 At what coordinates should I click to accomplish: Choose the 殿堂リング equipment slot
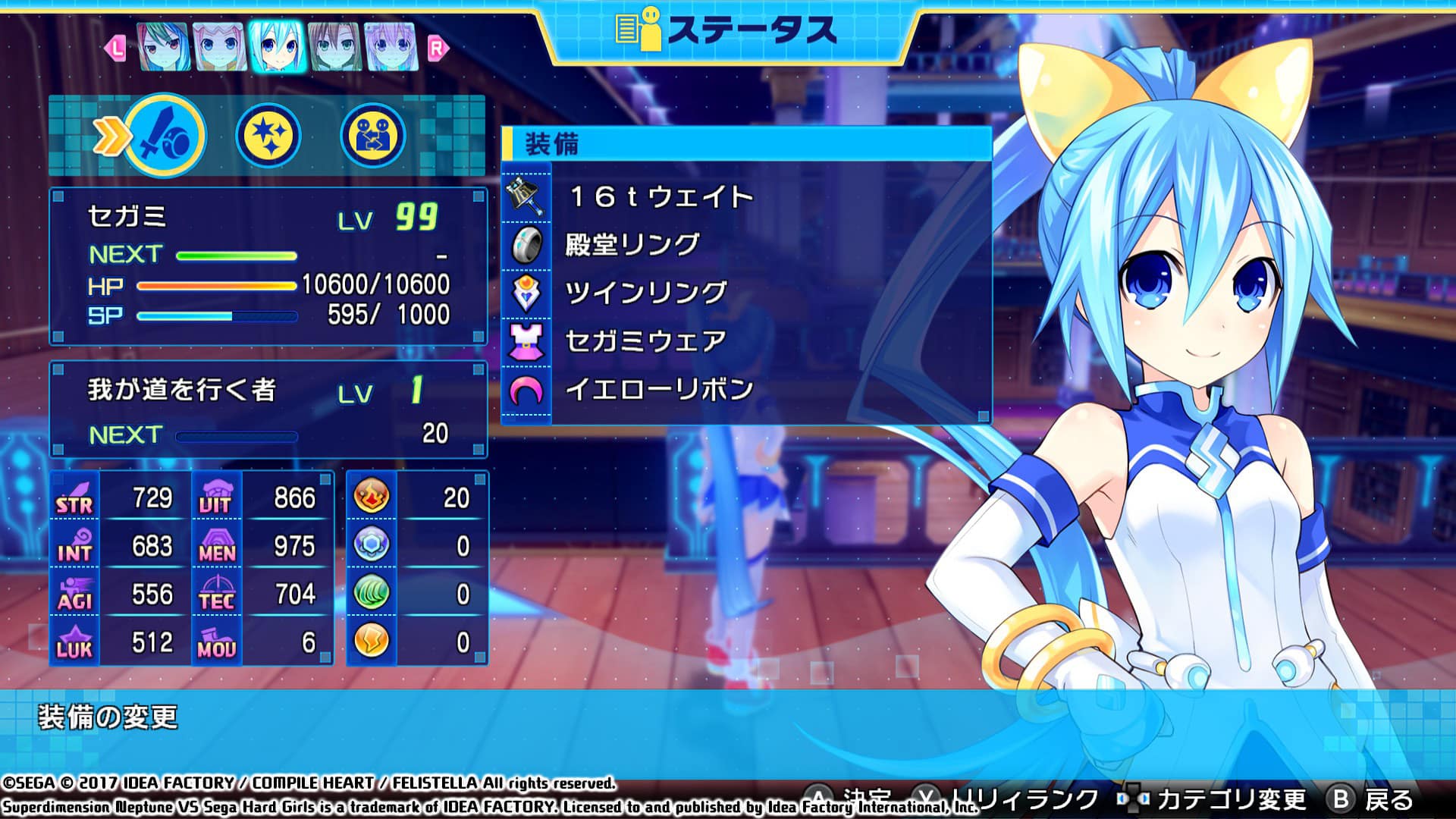(x=746, y=245)
